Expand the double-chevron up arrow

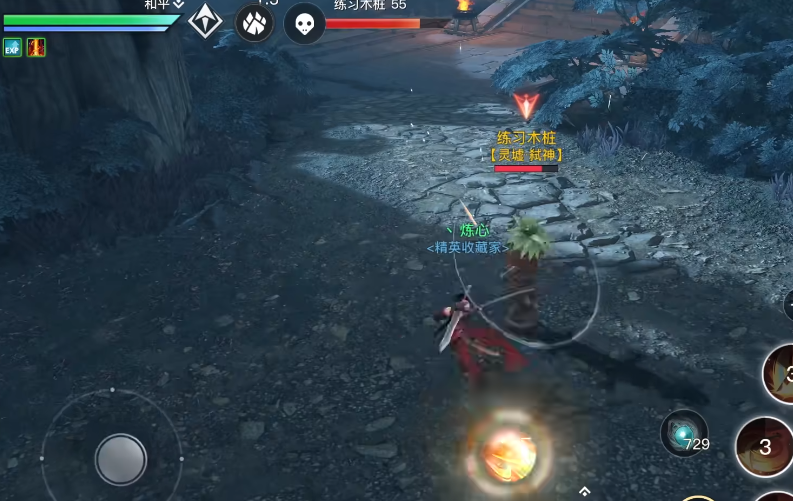[x=584, y=491]
